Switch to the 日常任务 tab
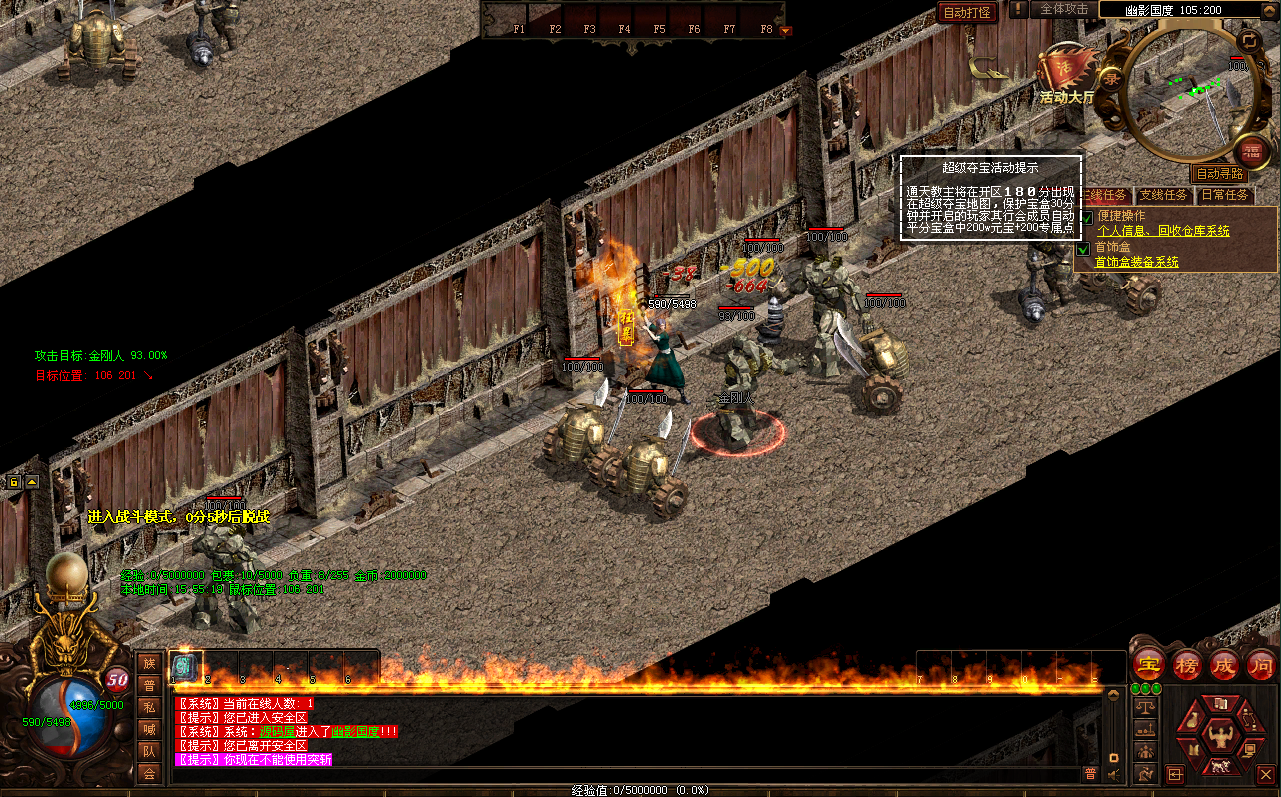The image size is (1281, 797). (1225, 195)
